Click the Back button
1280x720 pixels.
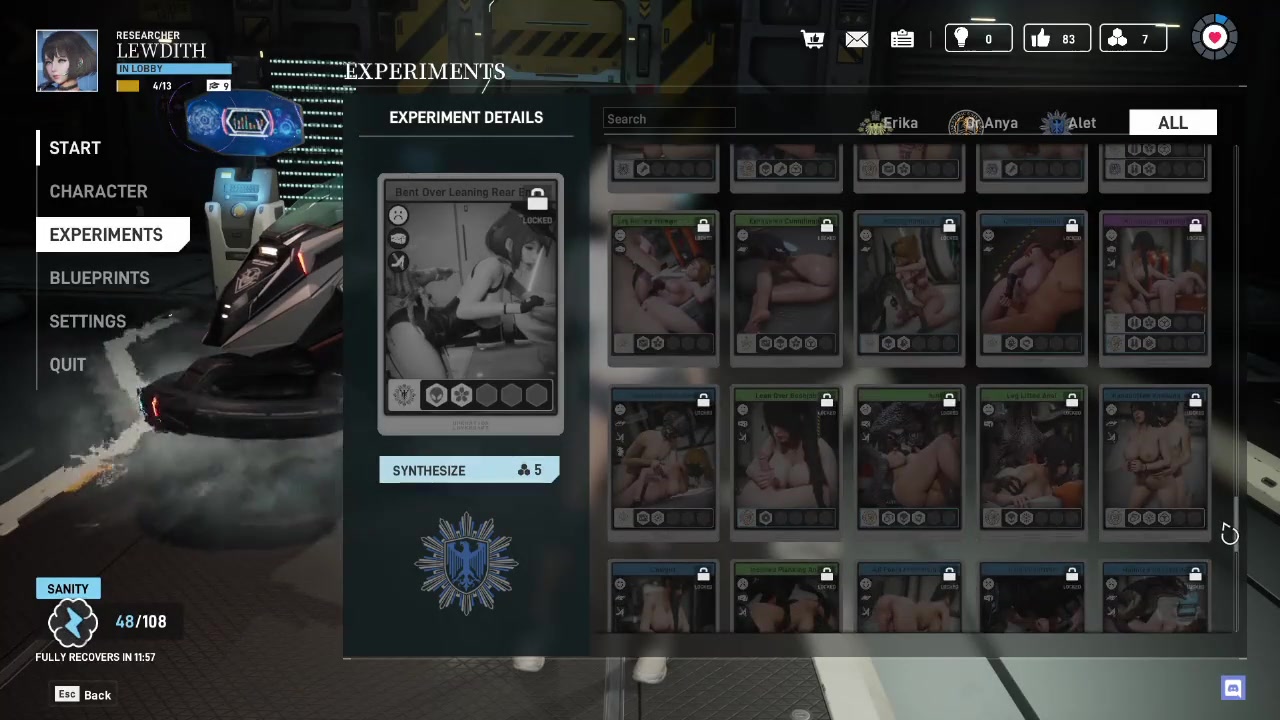tap(84, 694)
